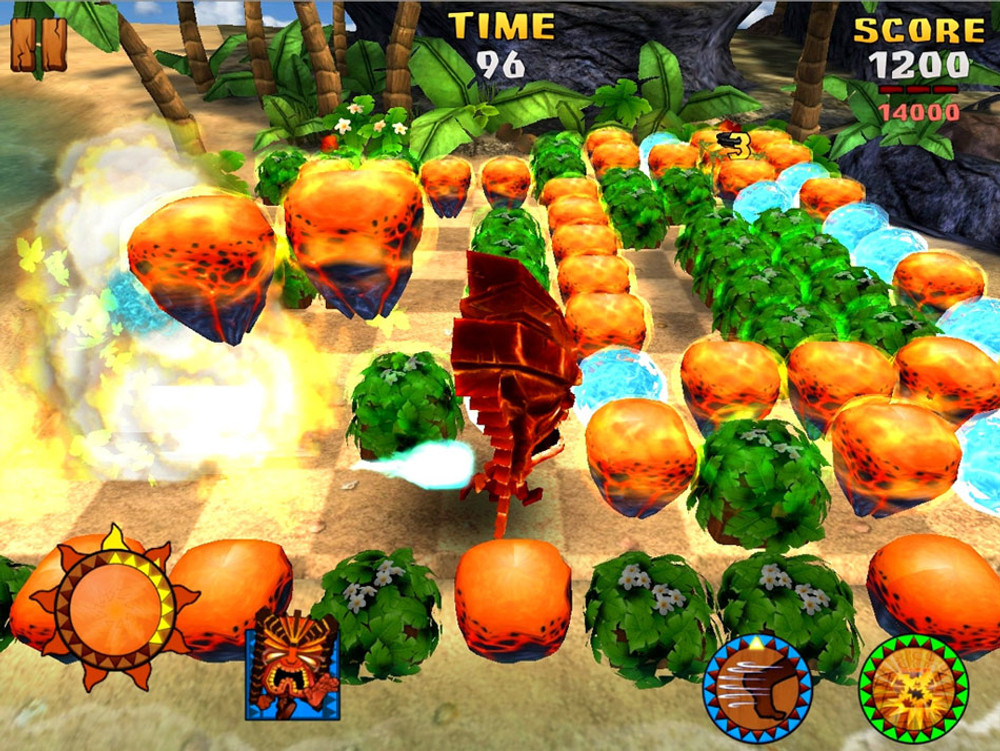Viewport: 1000px width, 751px height.
Task: Trigger the explosion ability
Action: point(913,687)
